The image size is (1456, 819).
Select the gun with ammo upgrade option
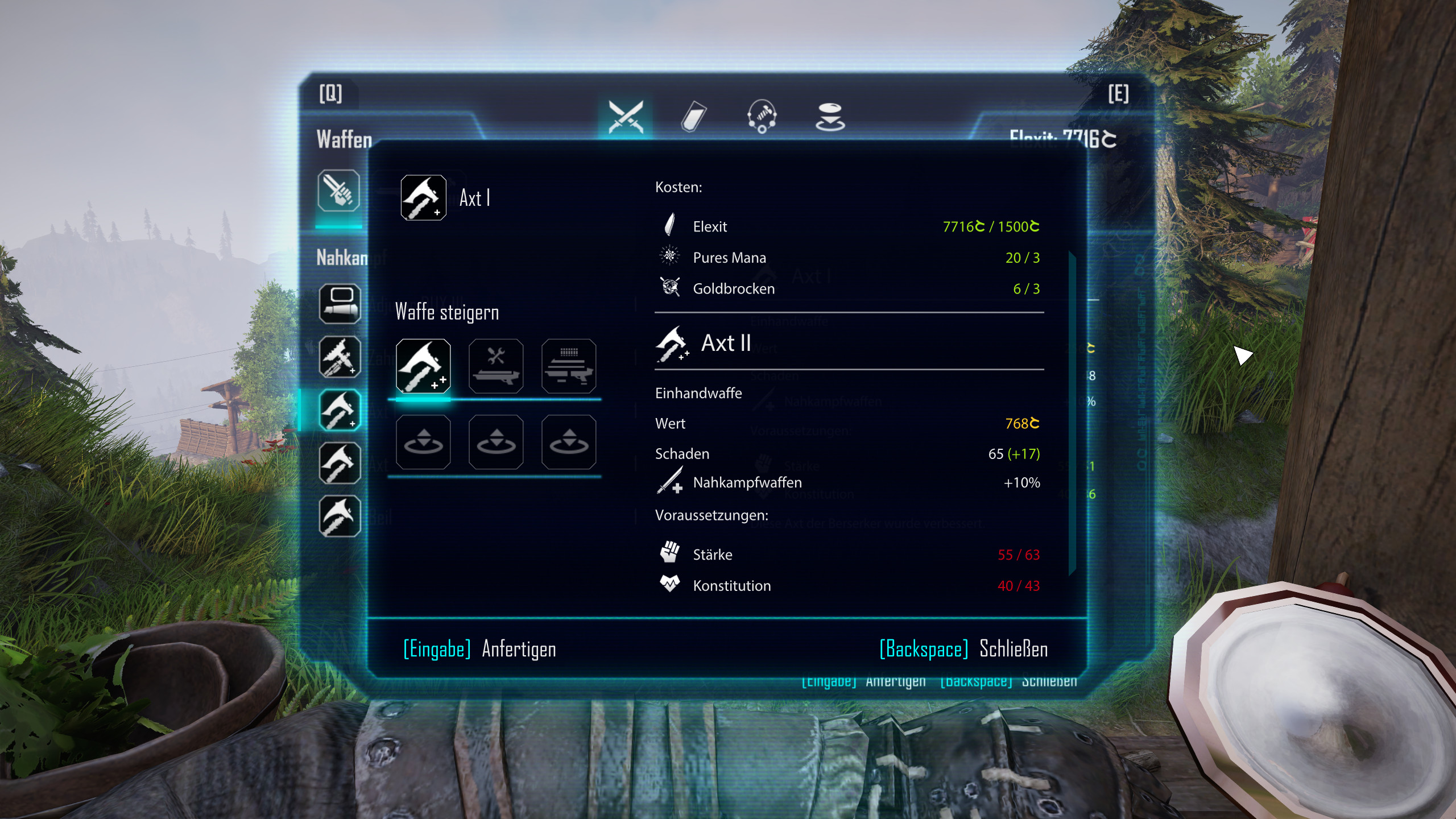569,366
